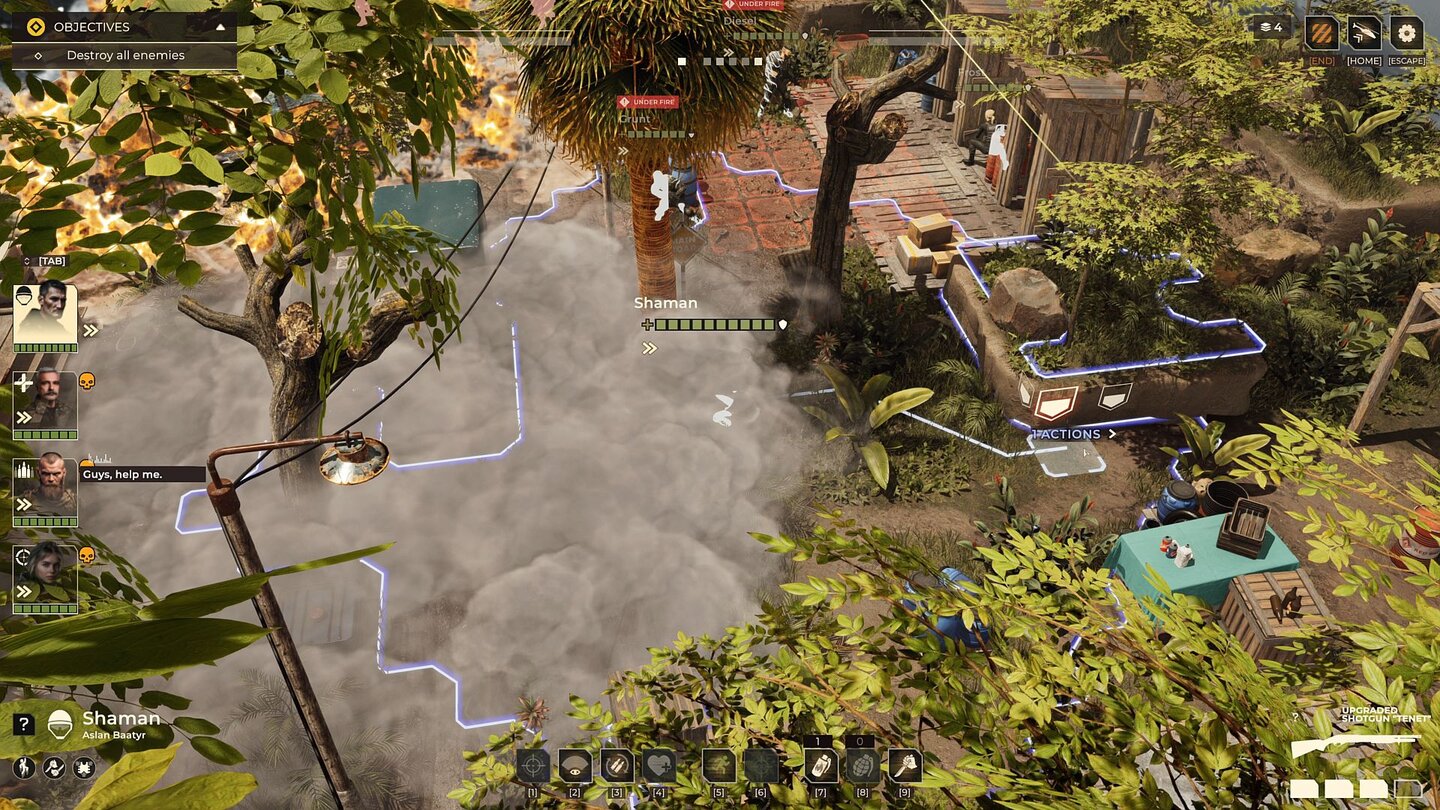This screenshot has width=1440, height=810.
Task: Select the targeted attack ability in slot 1
Action: pos(533,764)
